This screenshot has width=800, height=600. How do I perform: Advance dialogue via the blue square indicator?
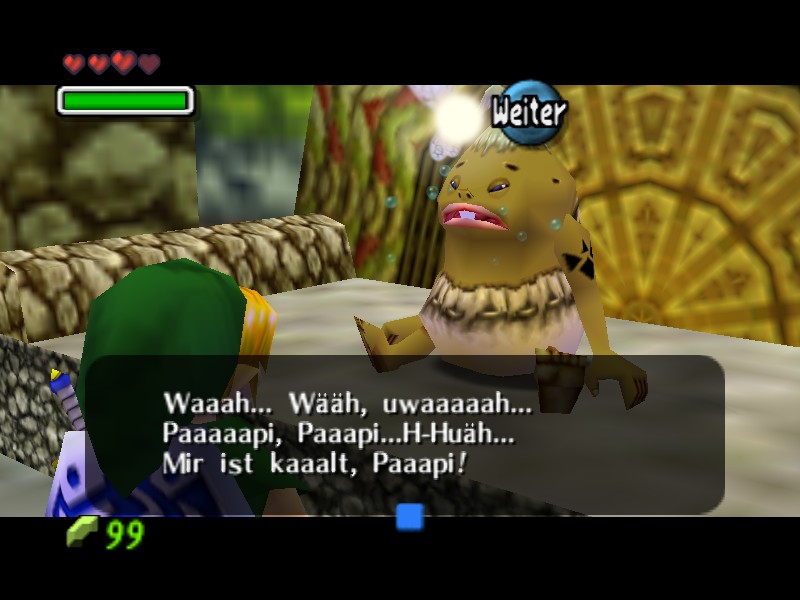pos(410,517)
